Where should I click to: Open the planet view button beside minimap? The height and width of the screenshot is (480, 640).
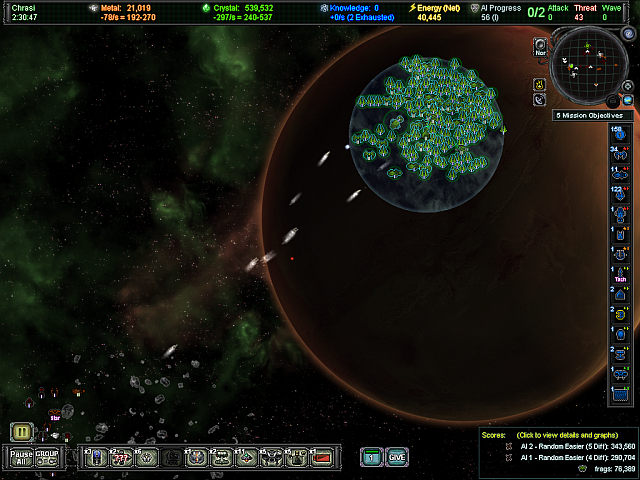[628, 100]
